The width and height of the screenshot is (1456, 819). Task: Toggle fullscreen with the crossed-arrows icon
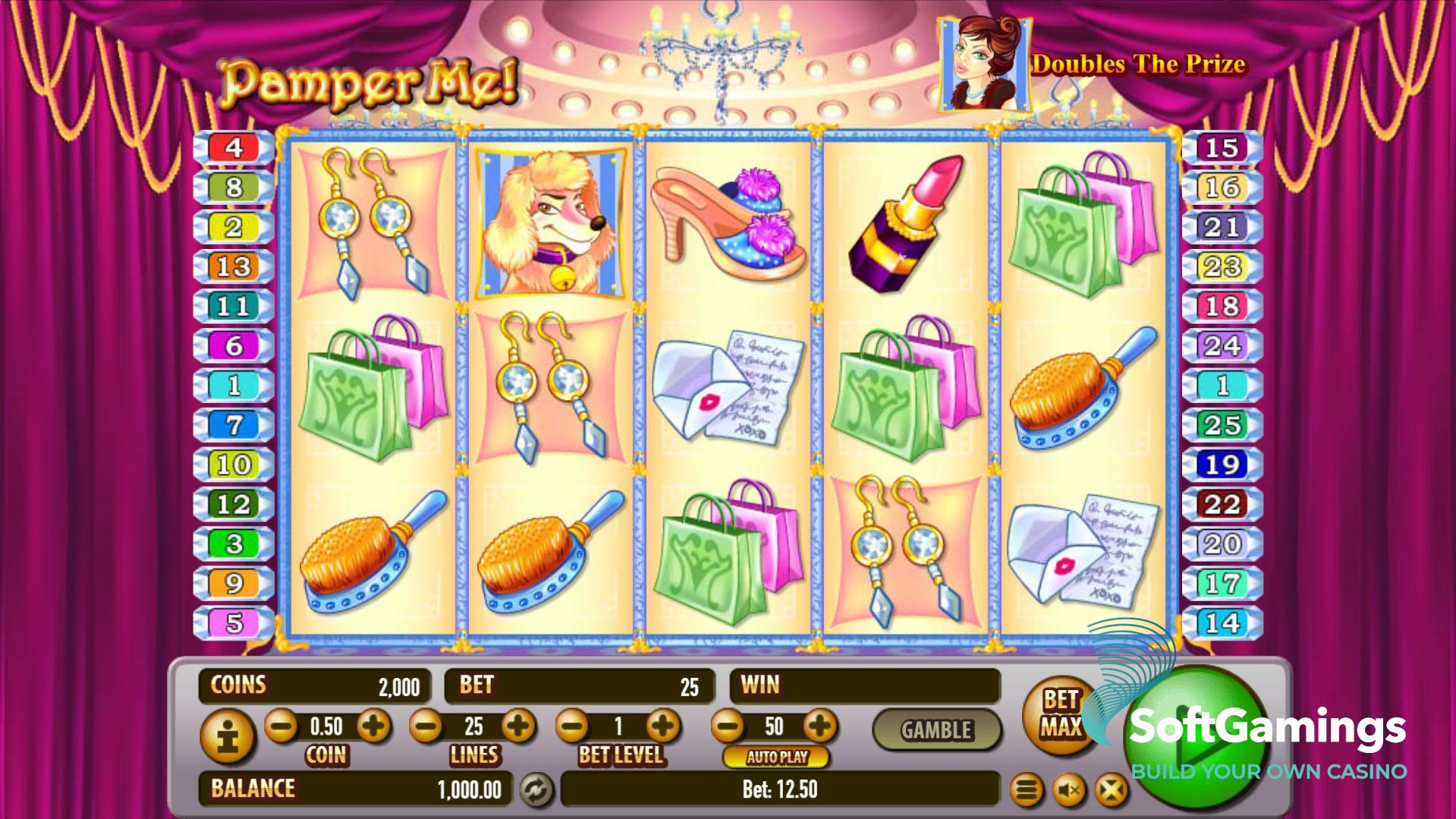pos(1111,791)
